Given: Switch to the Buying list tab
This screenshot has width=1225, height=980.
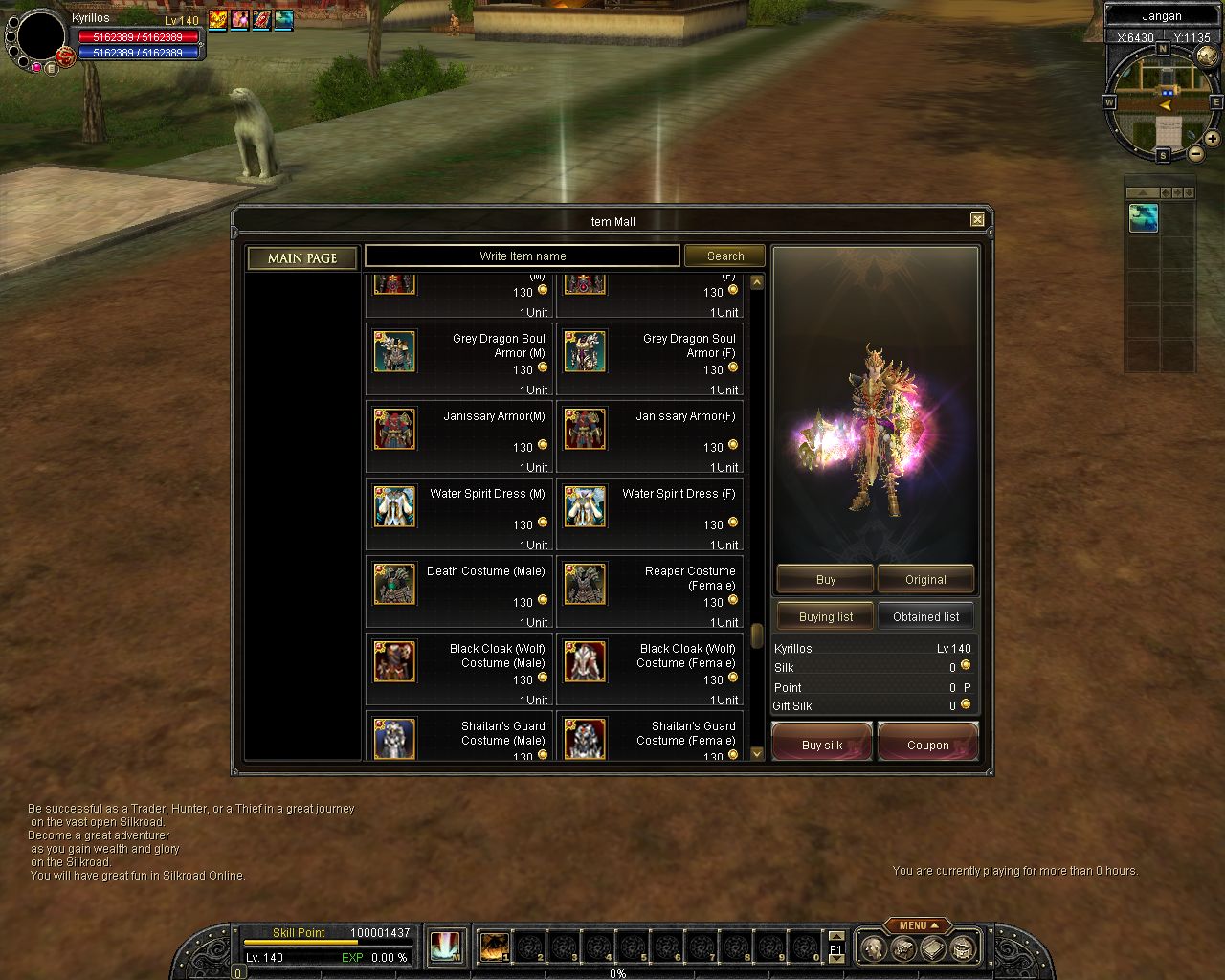Looking at the screenshot, I should click(825, 617).
